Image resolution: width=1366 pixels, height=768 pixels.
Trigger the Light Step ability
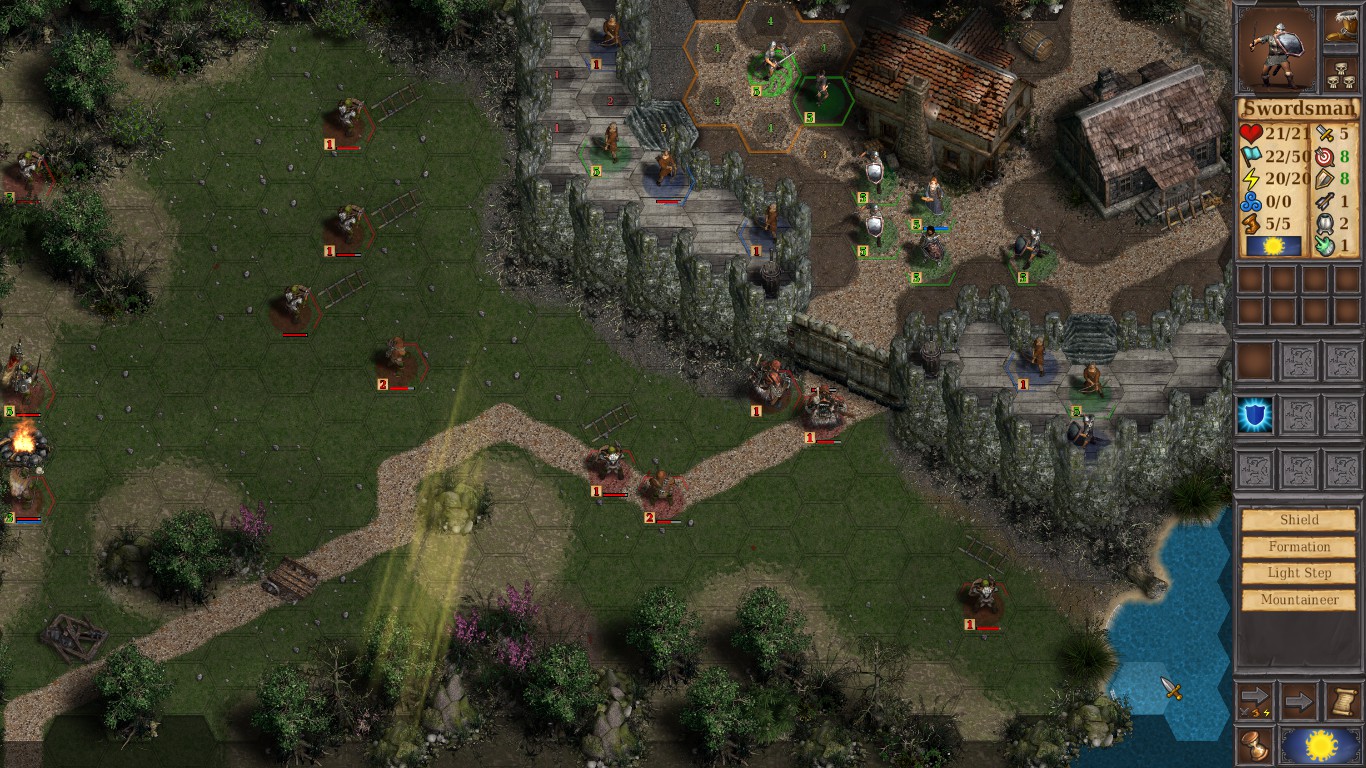point(1297,572)
